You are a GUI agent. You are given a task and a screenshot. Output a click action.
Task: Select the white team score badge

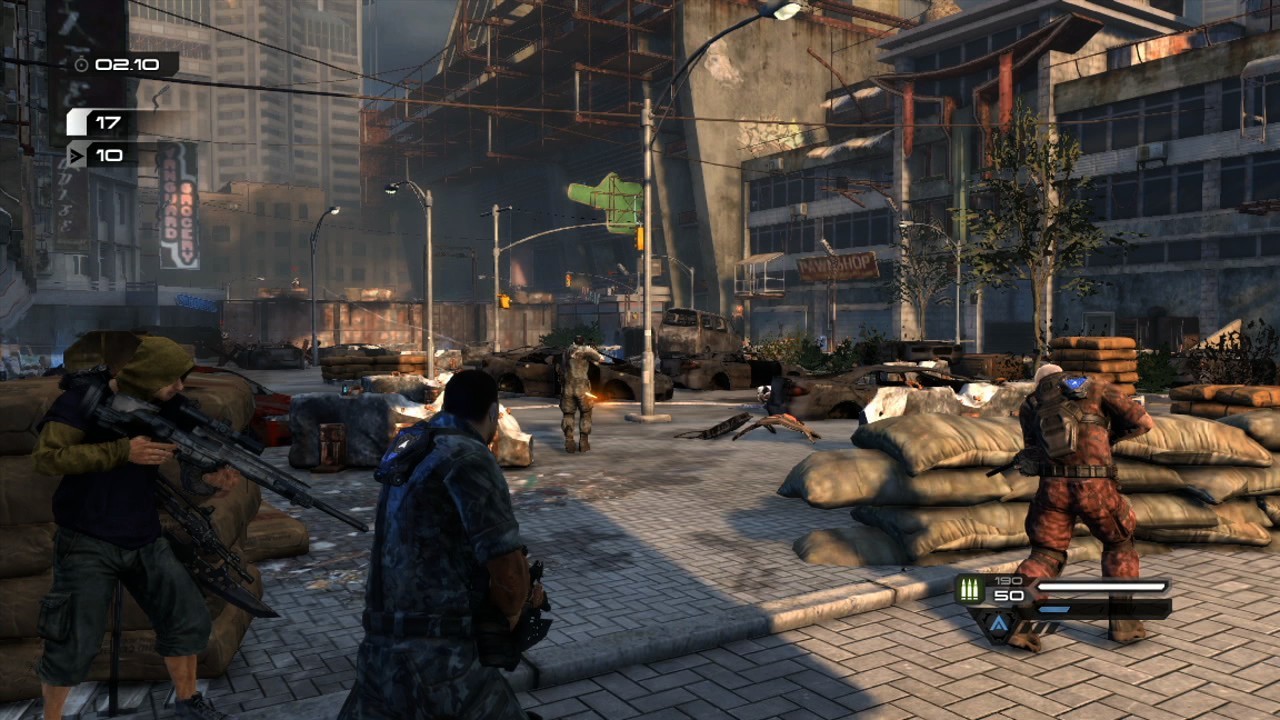pos(77,123)
